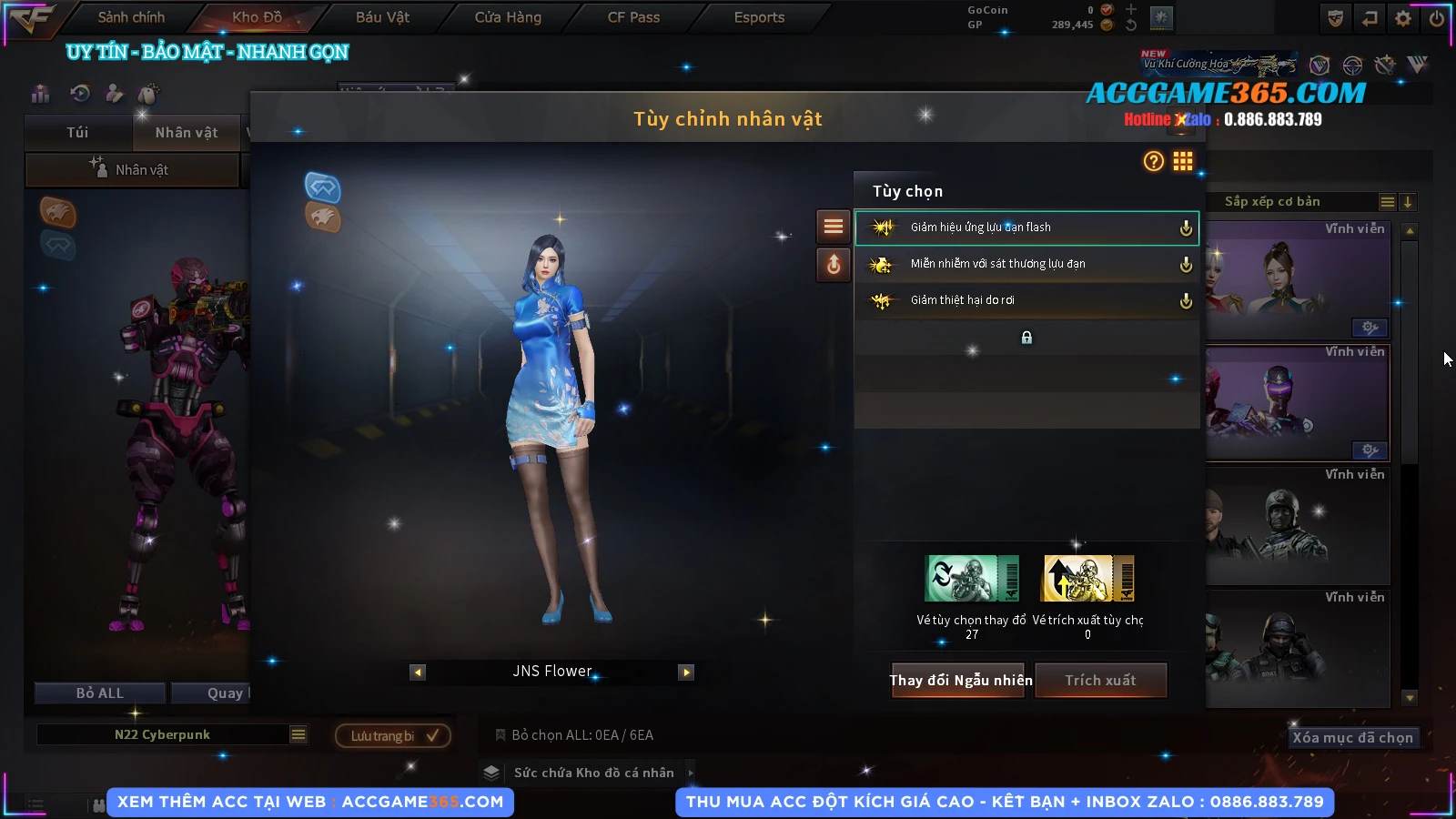Open the help question mark icon
The image size is (1456, 819).
click(1153, 162)
